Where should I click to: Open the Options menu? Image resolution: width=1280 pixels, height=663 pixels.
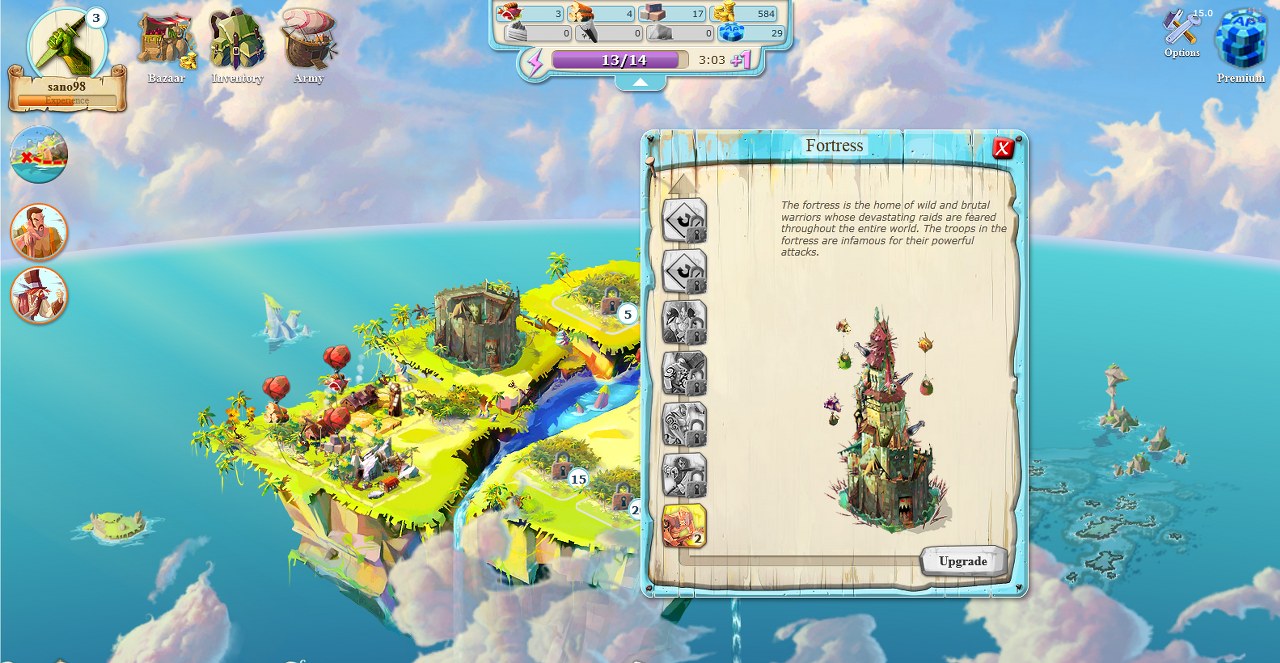point(1182,33)
